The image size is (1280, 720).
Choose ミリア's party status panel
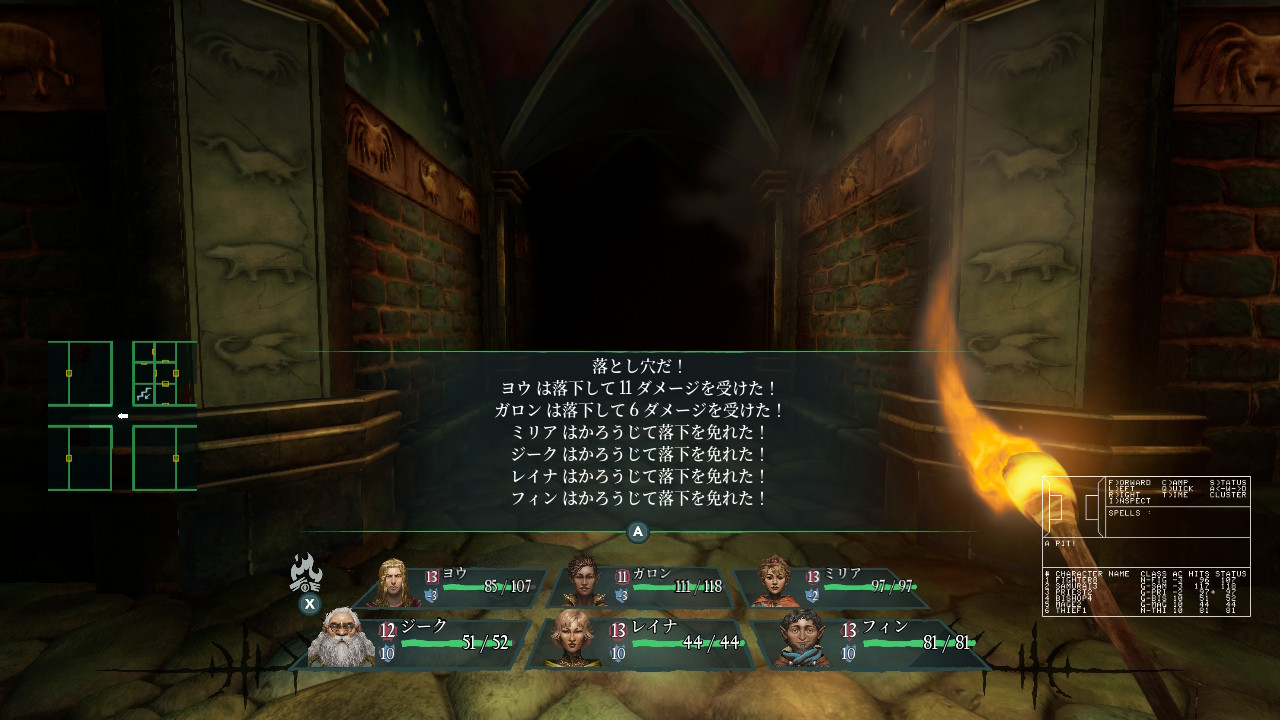click(x=832, y=587)
